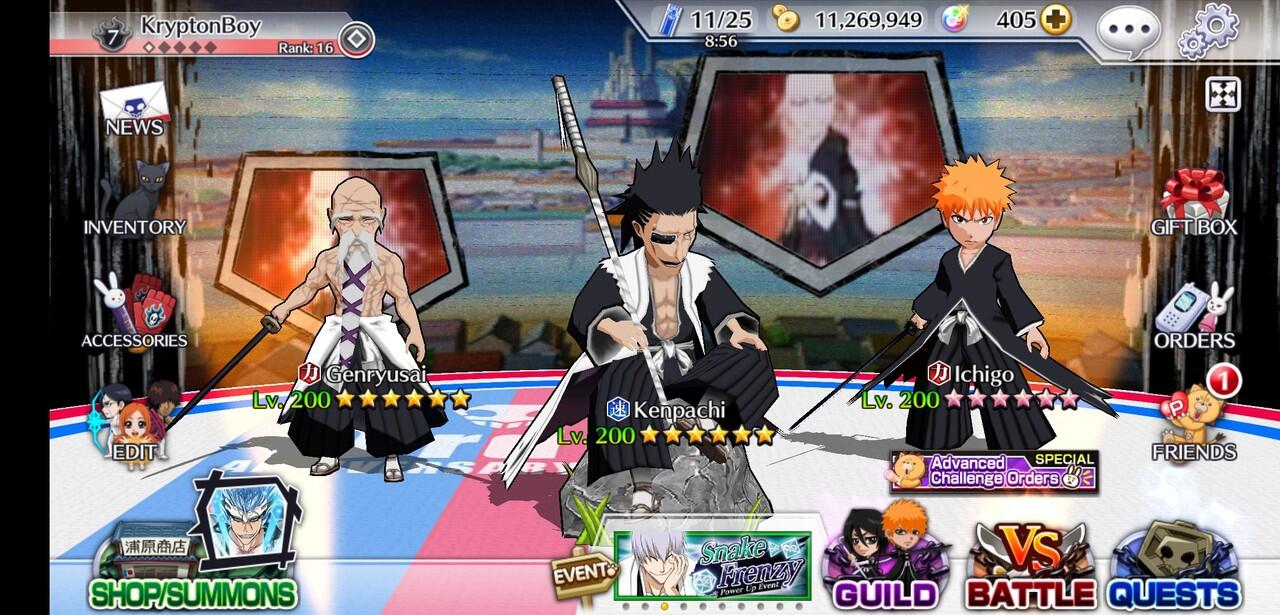Open the Accessories menu
The image size is (1280, 615).
pyautogui.click(x=134, y=312)
